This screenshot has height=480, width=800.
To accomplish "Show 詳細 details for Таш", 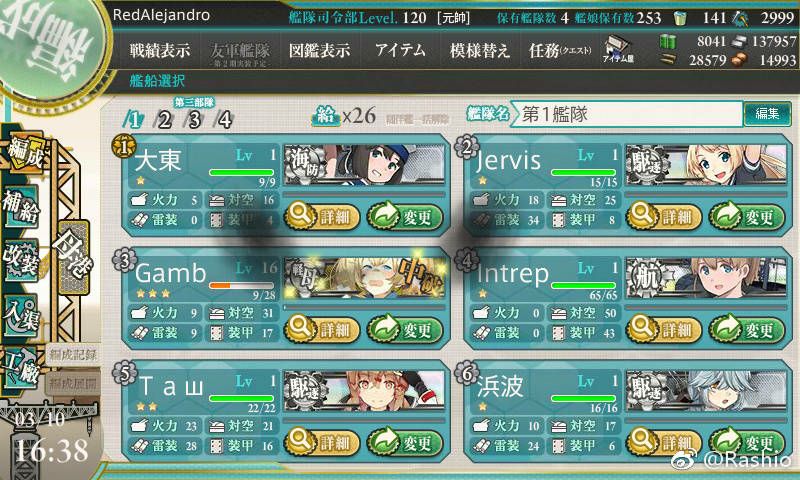I will click(x=320, y=442).
